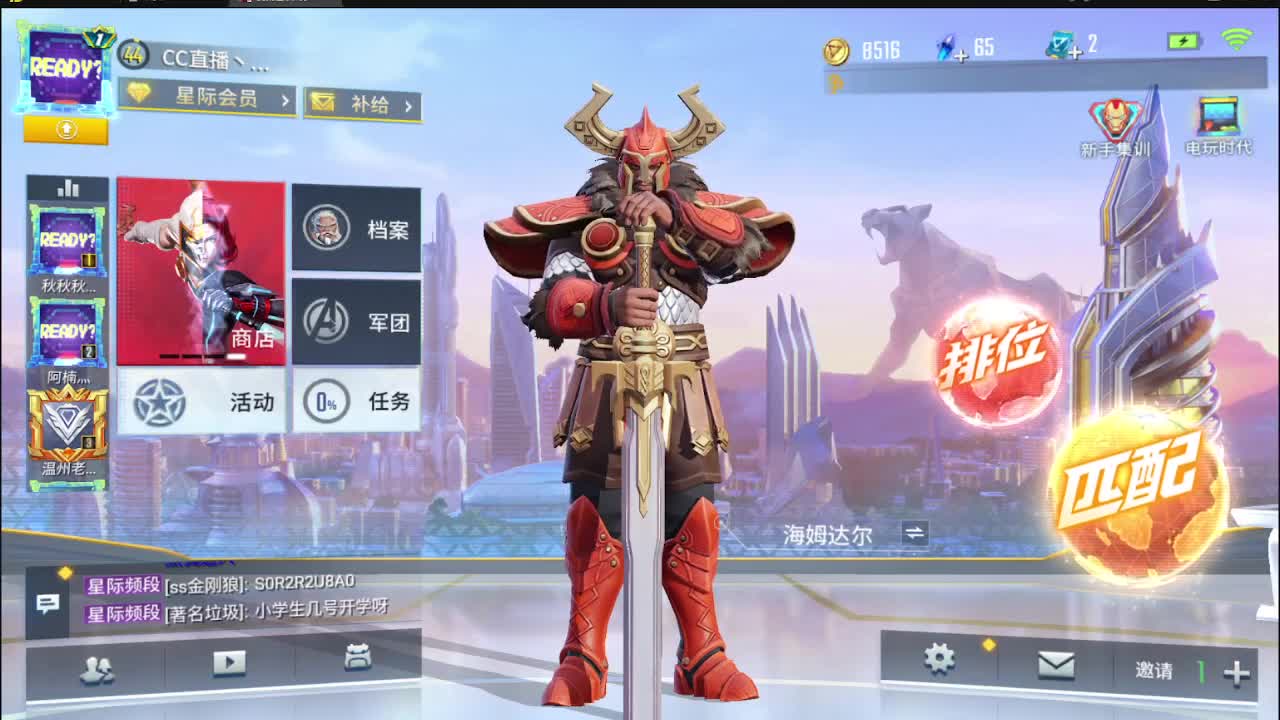Open the mail envelope at the bottom right
1280x720 pixels.
coord(1057,666)
